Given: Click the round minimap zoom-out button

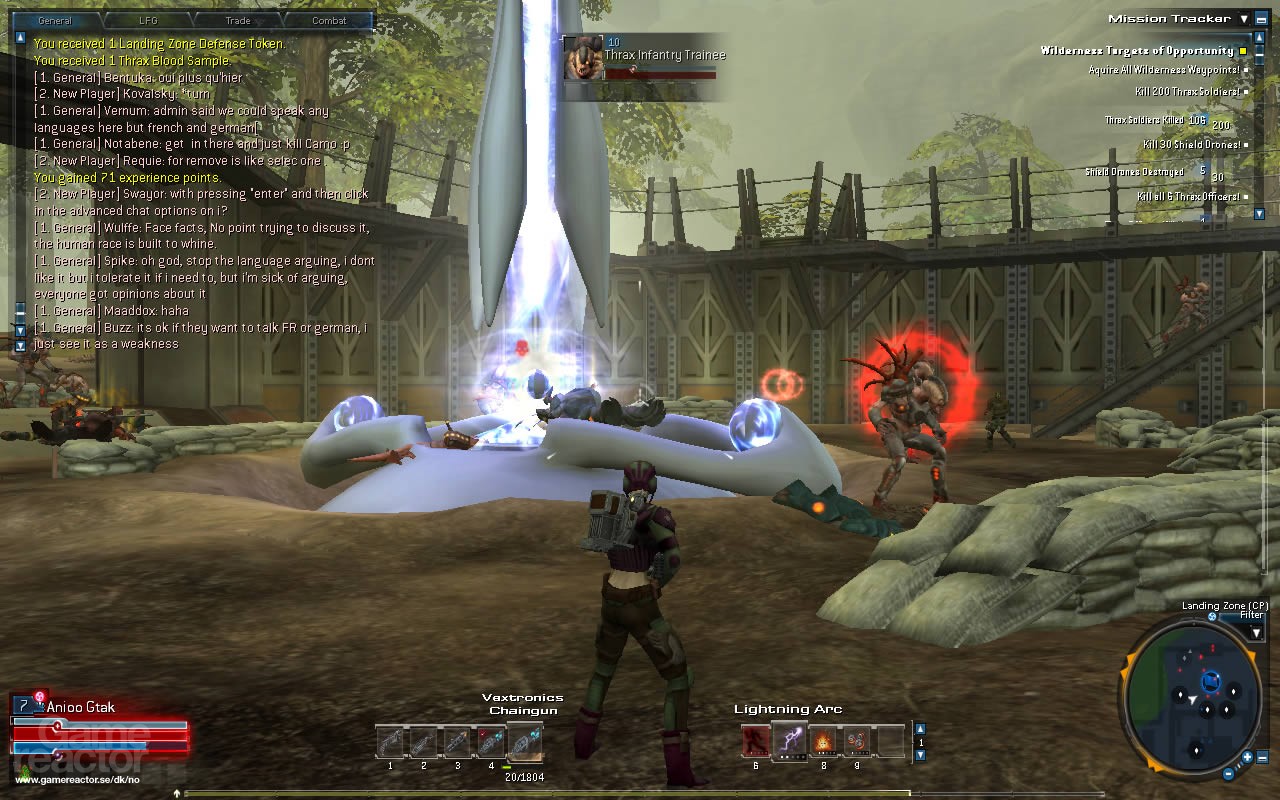Looking at the screenshot, I should [1228, 773].
